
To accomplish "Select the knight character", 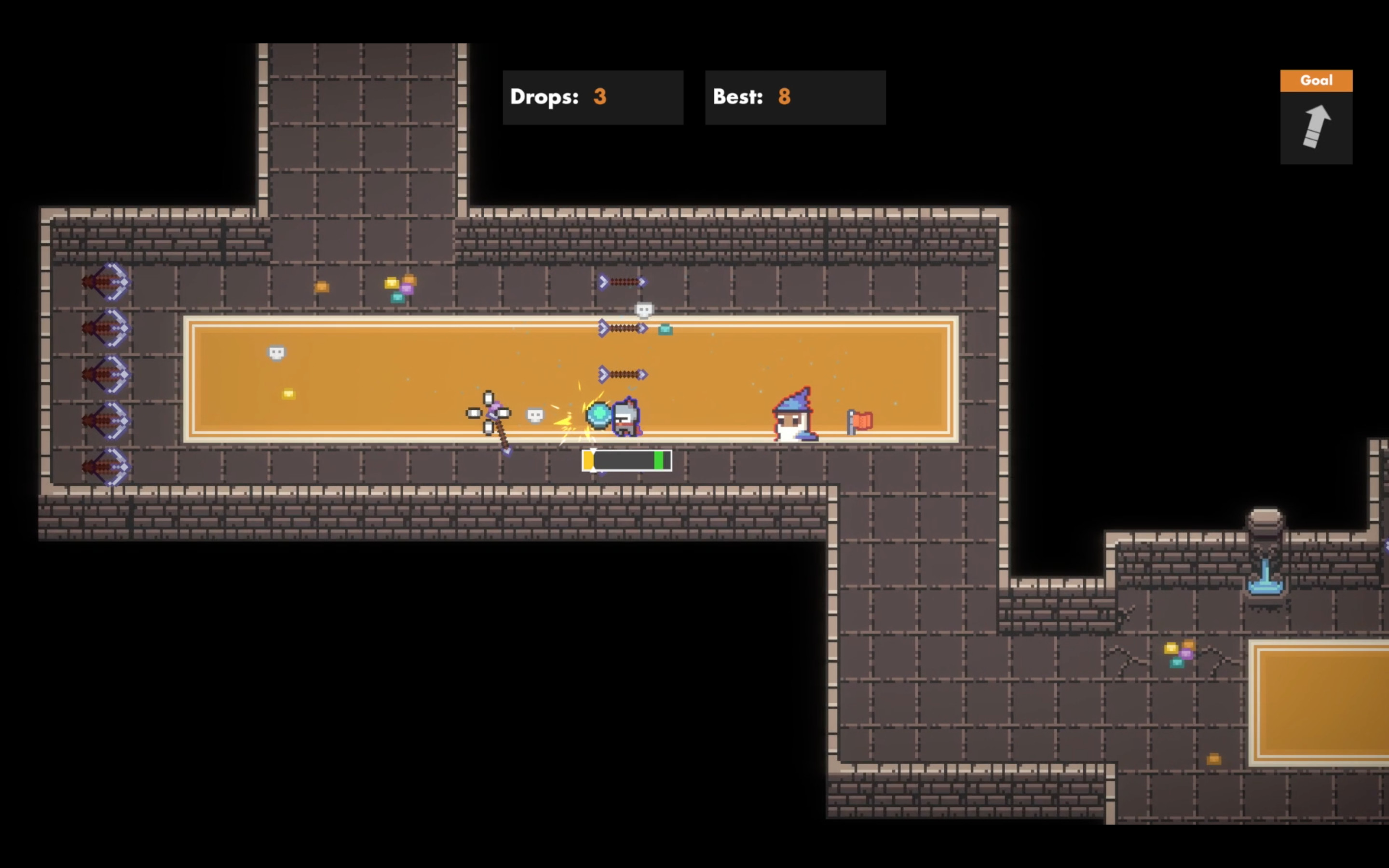I will 627,416.
